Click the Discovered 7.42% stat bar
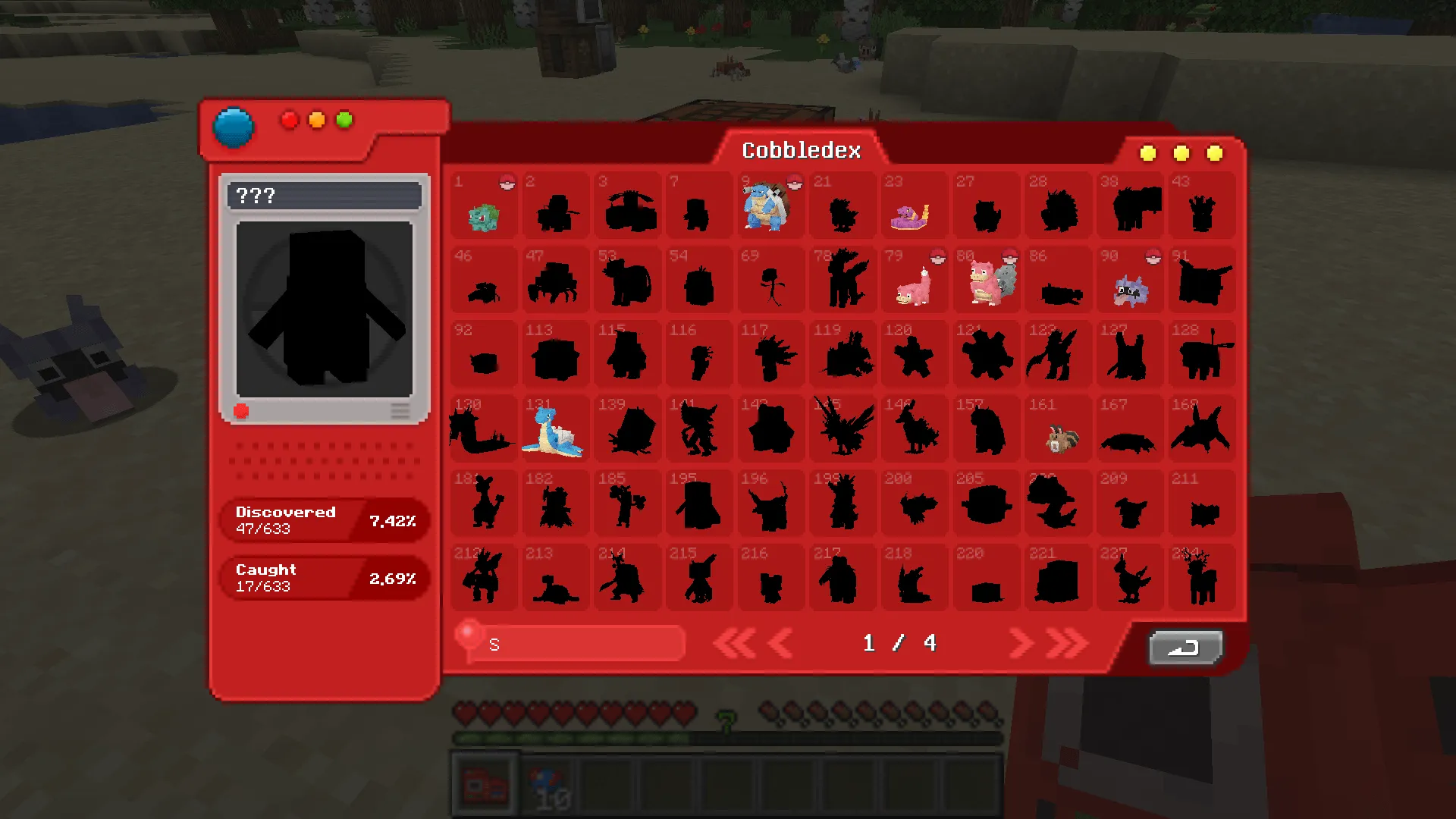 tap(325, 520)
